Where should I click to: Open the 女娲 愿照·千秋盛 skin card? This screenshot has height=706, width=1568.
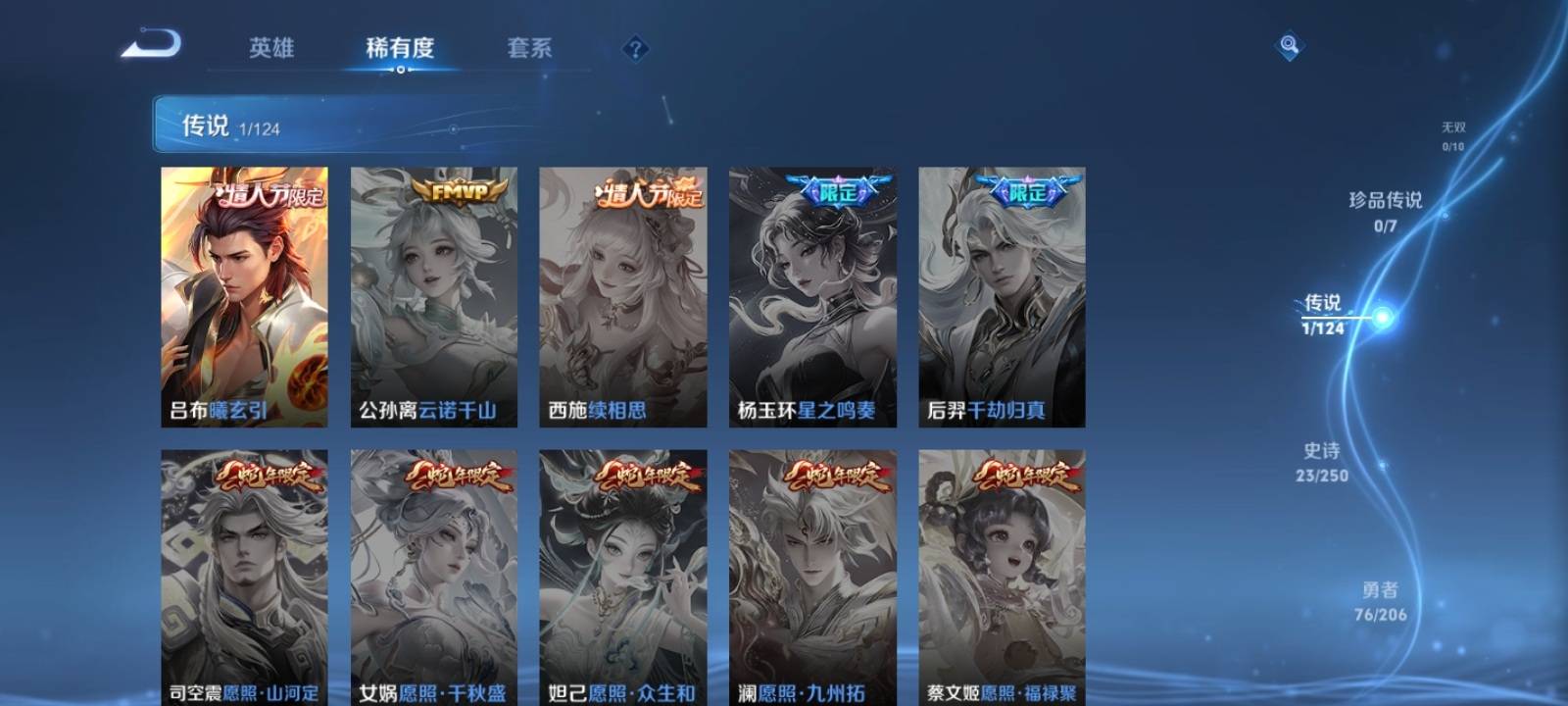pyautogui.click(x=433, y=577)
